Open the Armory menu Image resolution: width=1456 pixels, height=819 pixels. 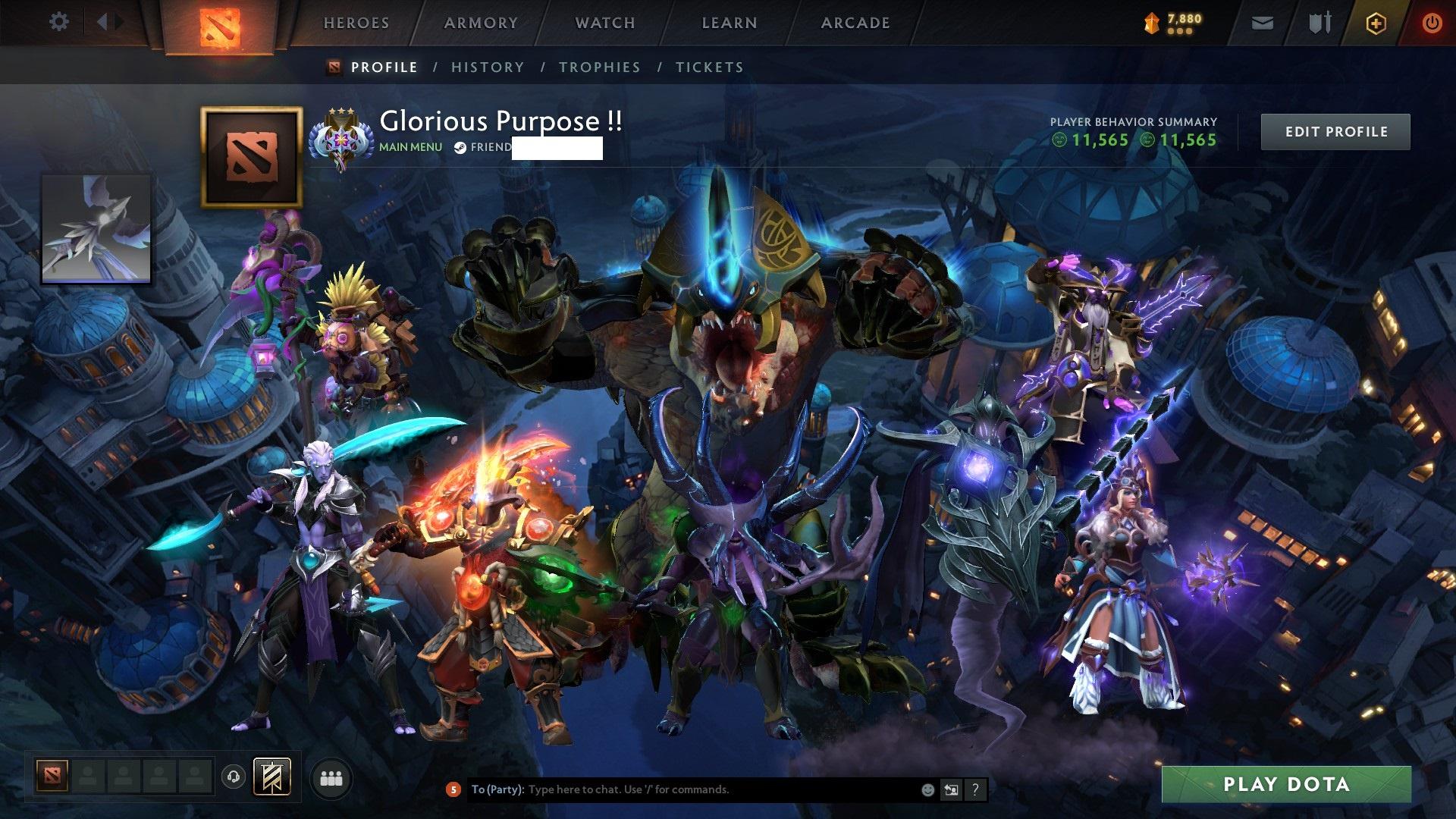click(481, 23)
